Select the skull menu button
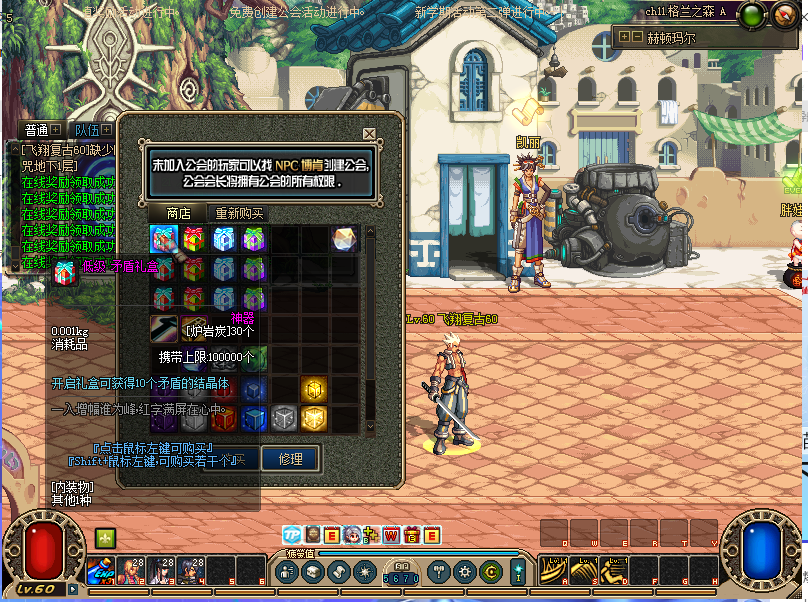Screen dimensions: 808x602 (x=313, y=571)
